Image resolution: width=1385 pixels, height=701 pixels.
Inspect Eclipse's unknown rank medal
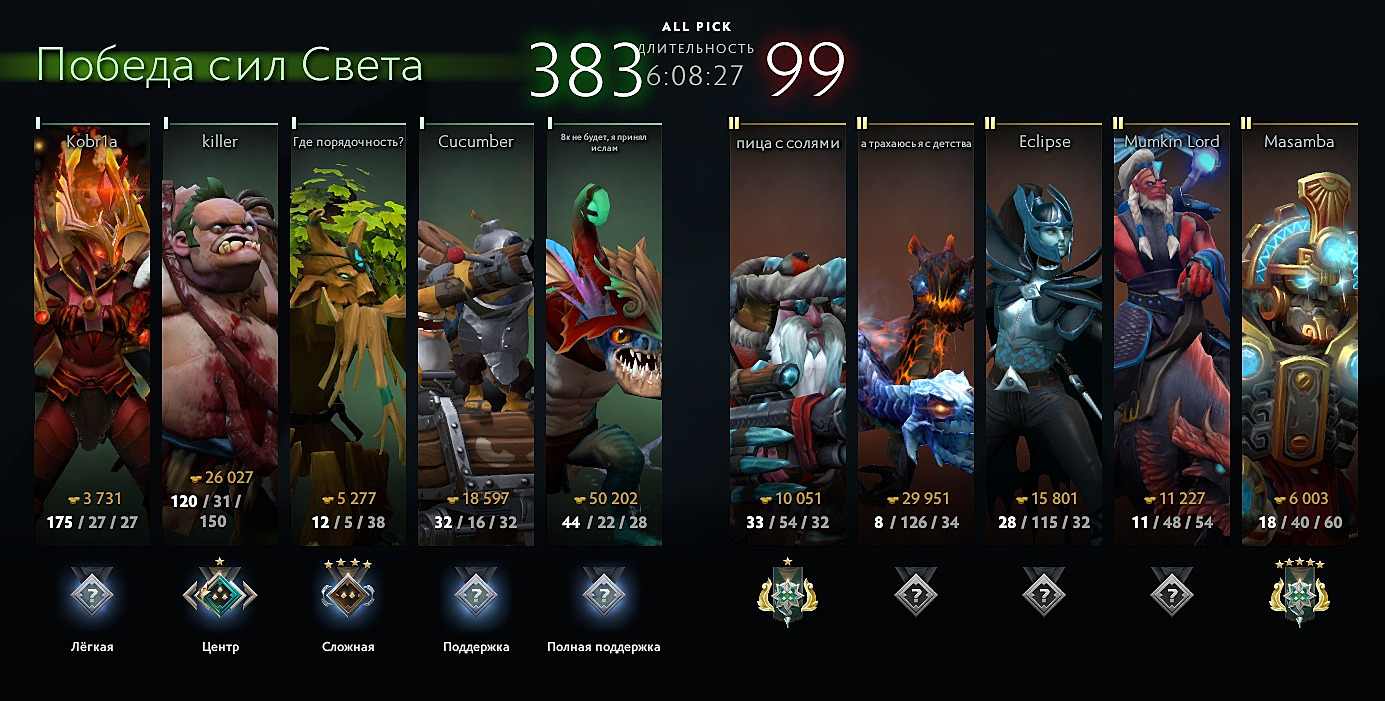[1044, 596]
